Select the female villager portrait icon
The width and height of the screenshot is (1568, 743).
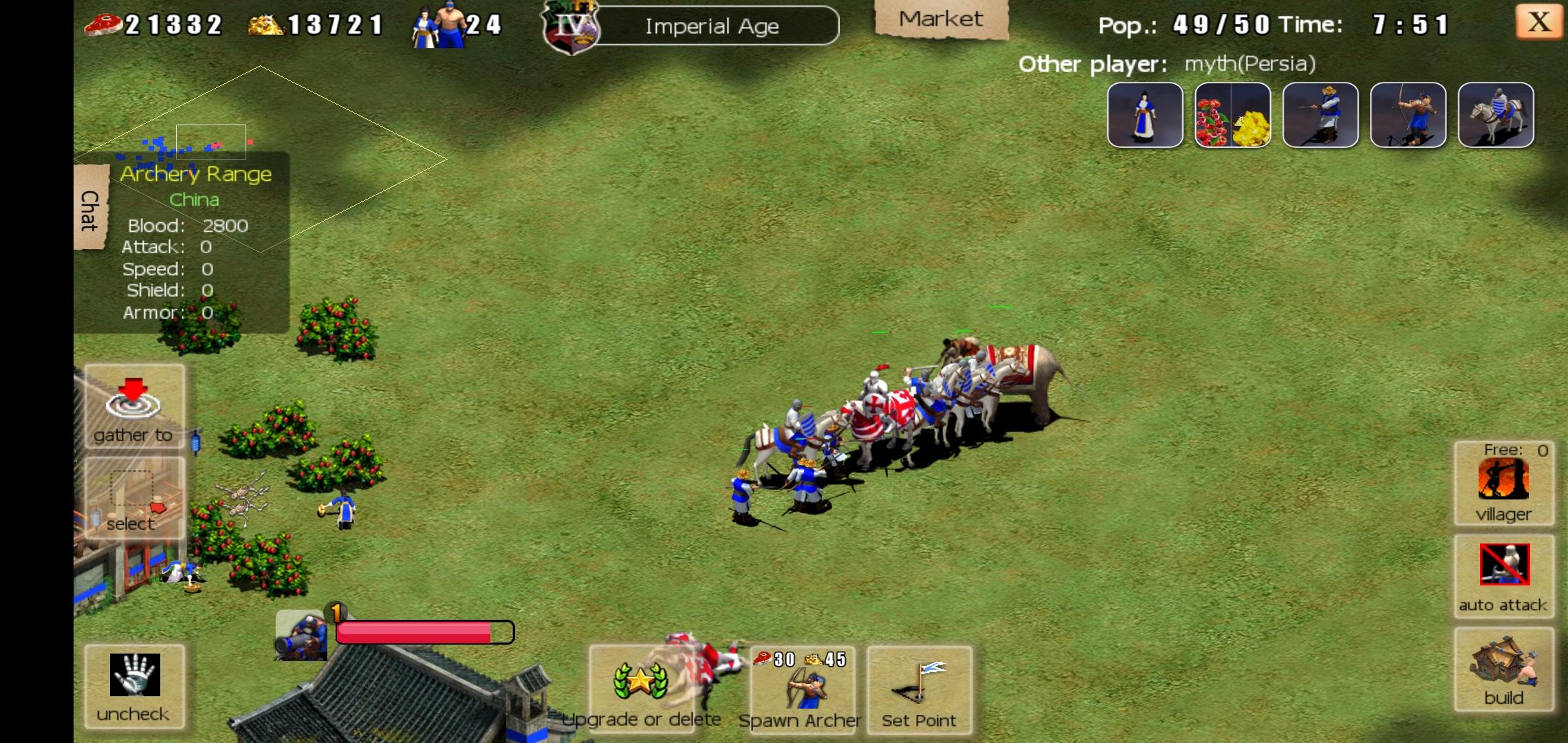pyautogui.click(x=1144, y=115)
